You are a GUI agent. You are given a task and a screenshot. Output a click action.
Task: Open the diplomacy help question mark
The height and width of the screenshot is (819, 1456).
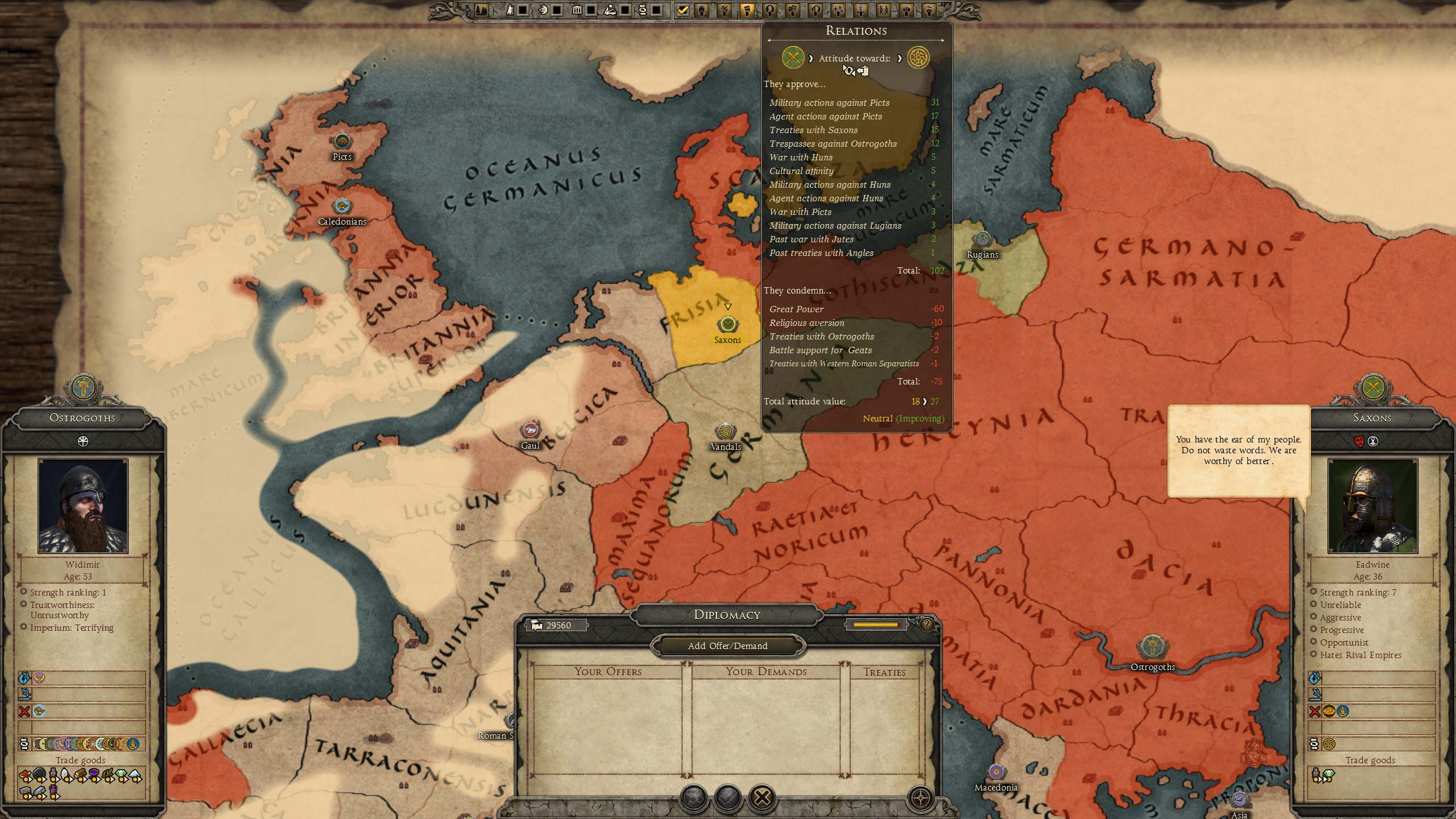926,624
